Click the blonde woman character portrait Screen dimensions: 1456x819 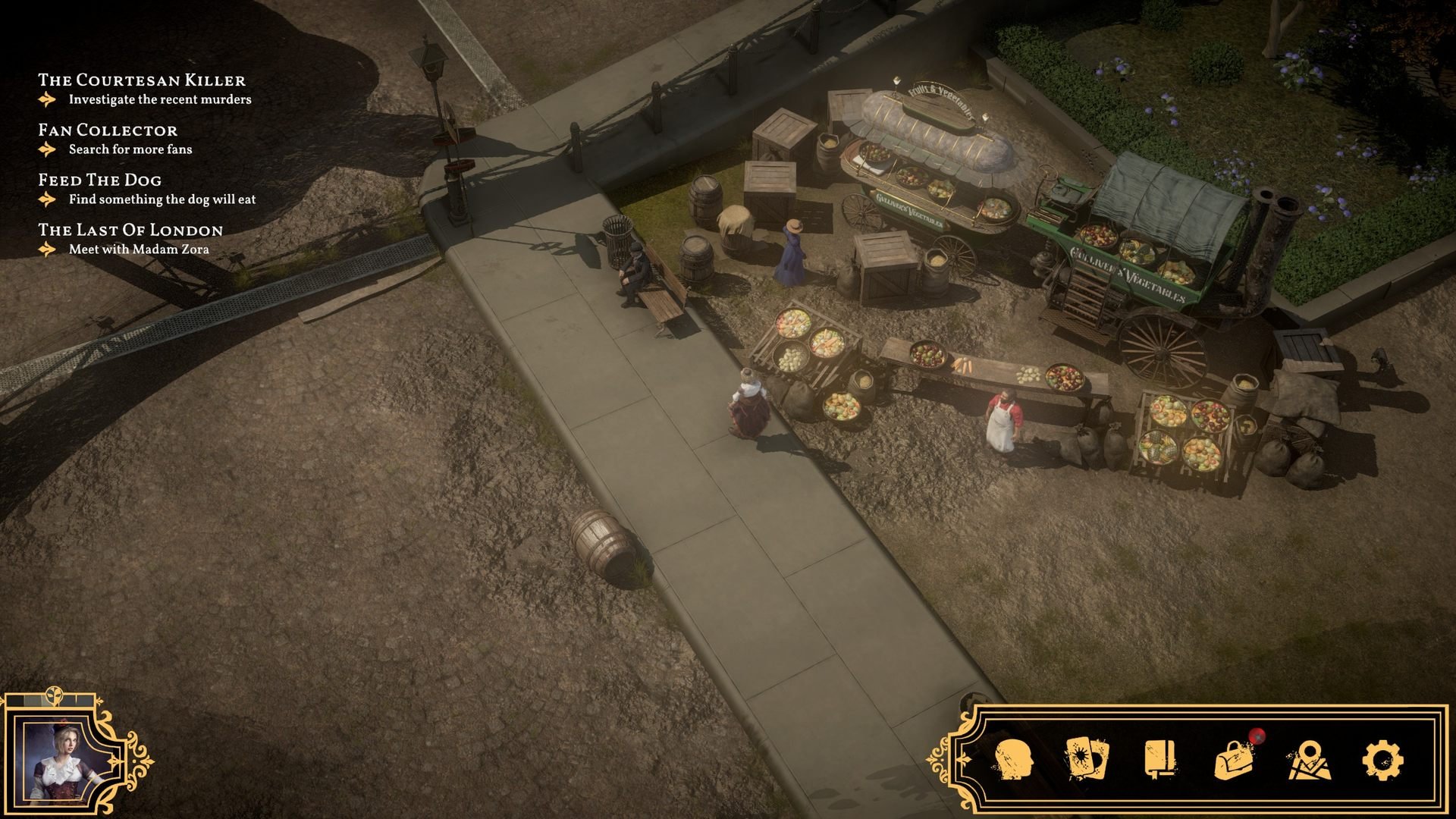pyautogui.click(x=62, y=761)
